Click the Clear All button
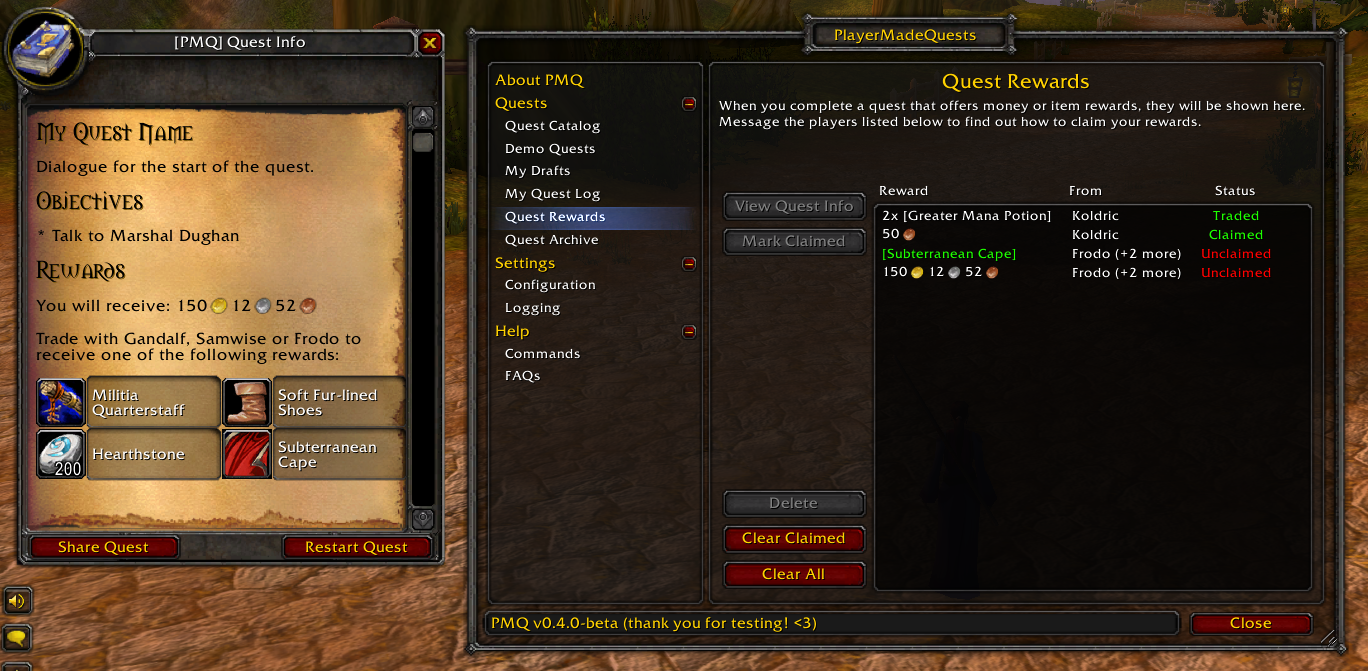The width and height of the screenshot is (1368, 671). click(793, 574)
